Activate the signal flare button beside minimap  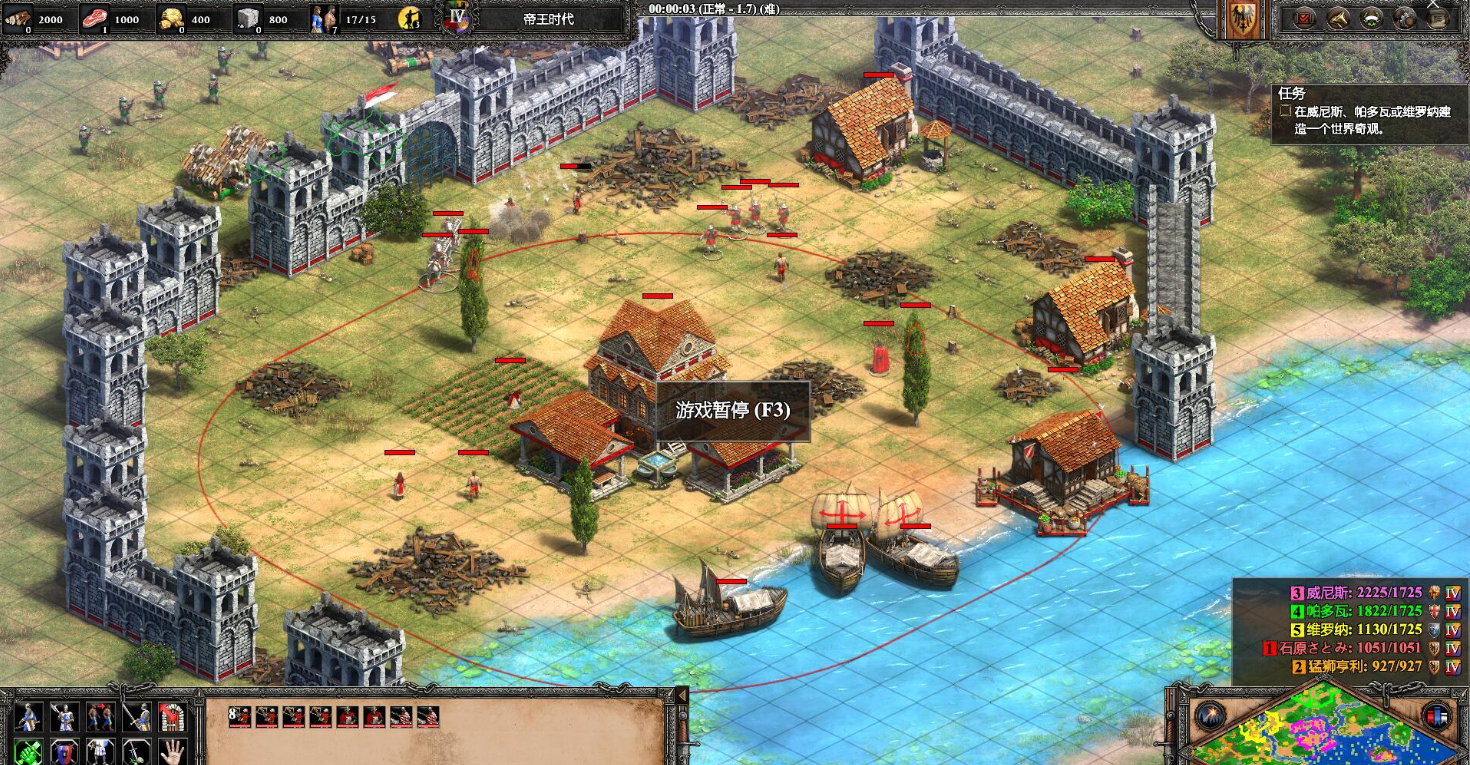tap(1209, 716)
